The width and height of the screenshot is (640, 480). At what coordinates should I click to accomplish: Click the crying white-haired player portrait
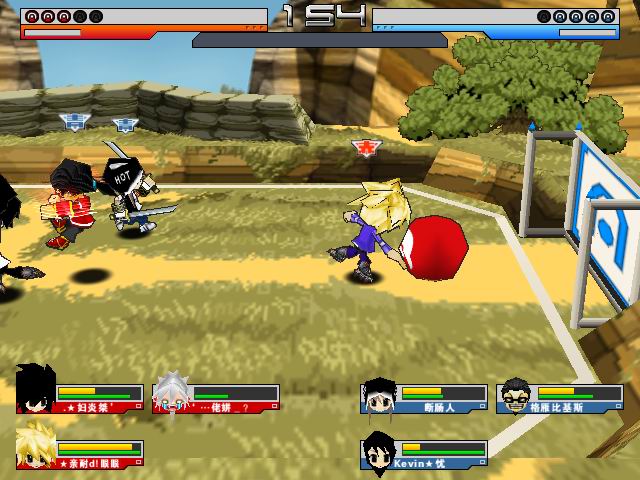[172, 395]
